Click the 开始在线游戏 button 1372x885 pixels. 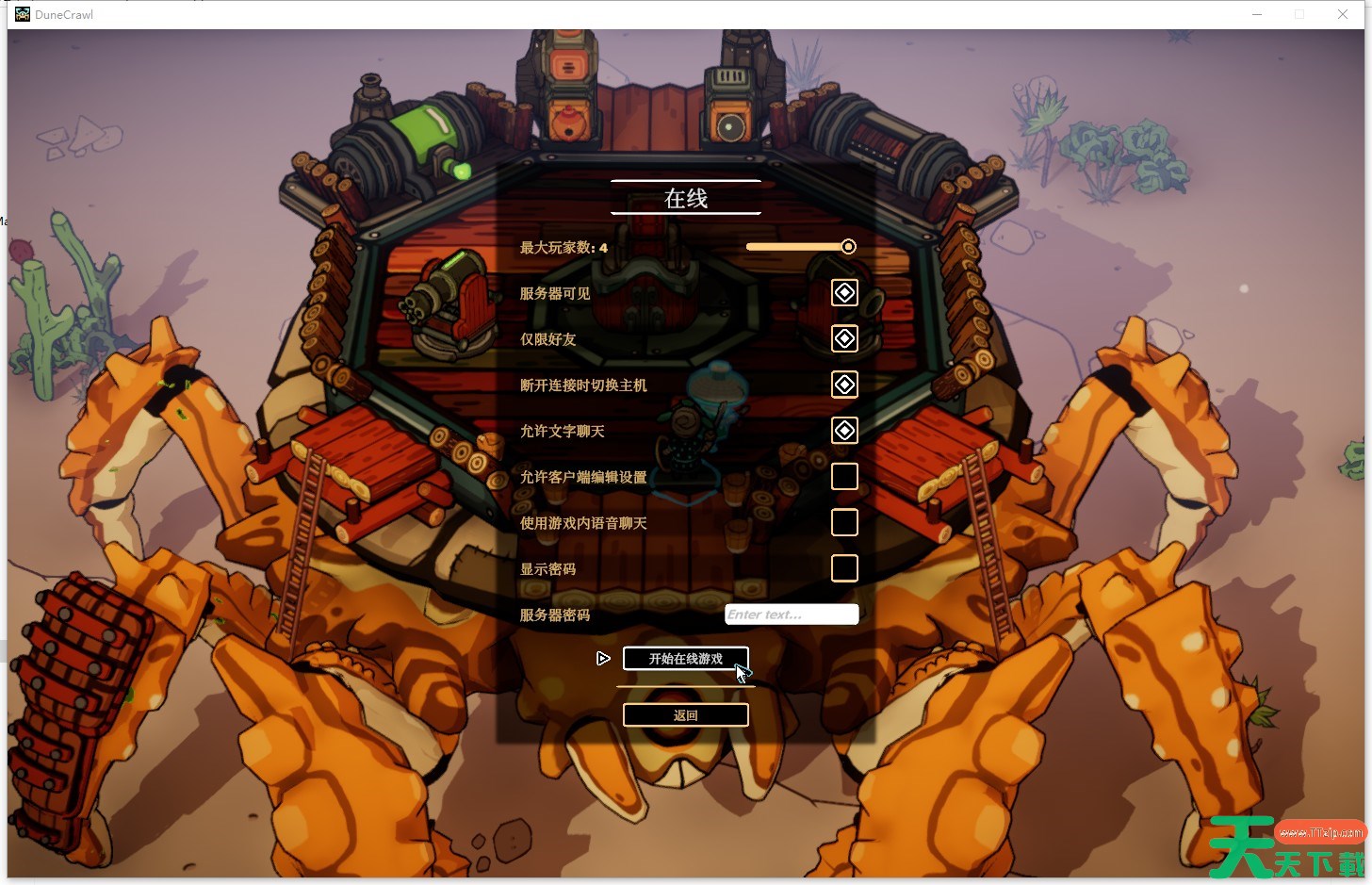pyautogui.click(x=685, y=659)
